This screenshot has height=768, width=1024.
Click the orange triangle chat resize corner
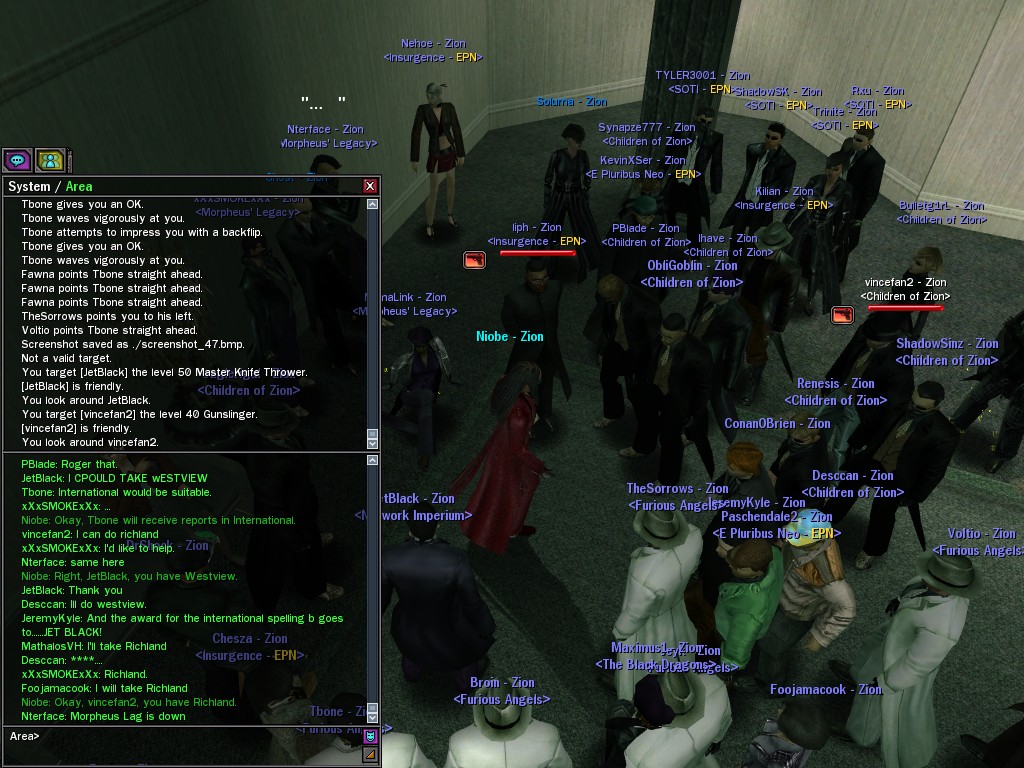point(370,755)
